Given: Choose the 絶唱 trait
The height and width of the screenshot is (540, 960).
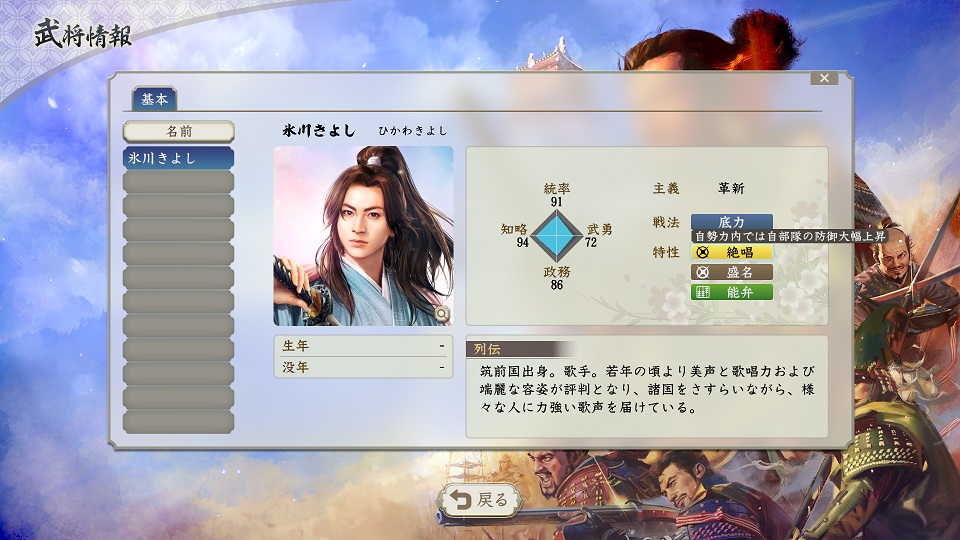Looking at the screenshot, I should click(x=731, y=253).
